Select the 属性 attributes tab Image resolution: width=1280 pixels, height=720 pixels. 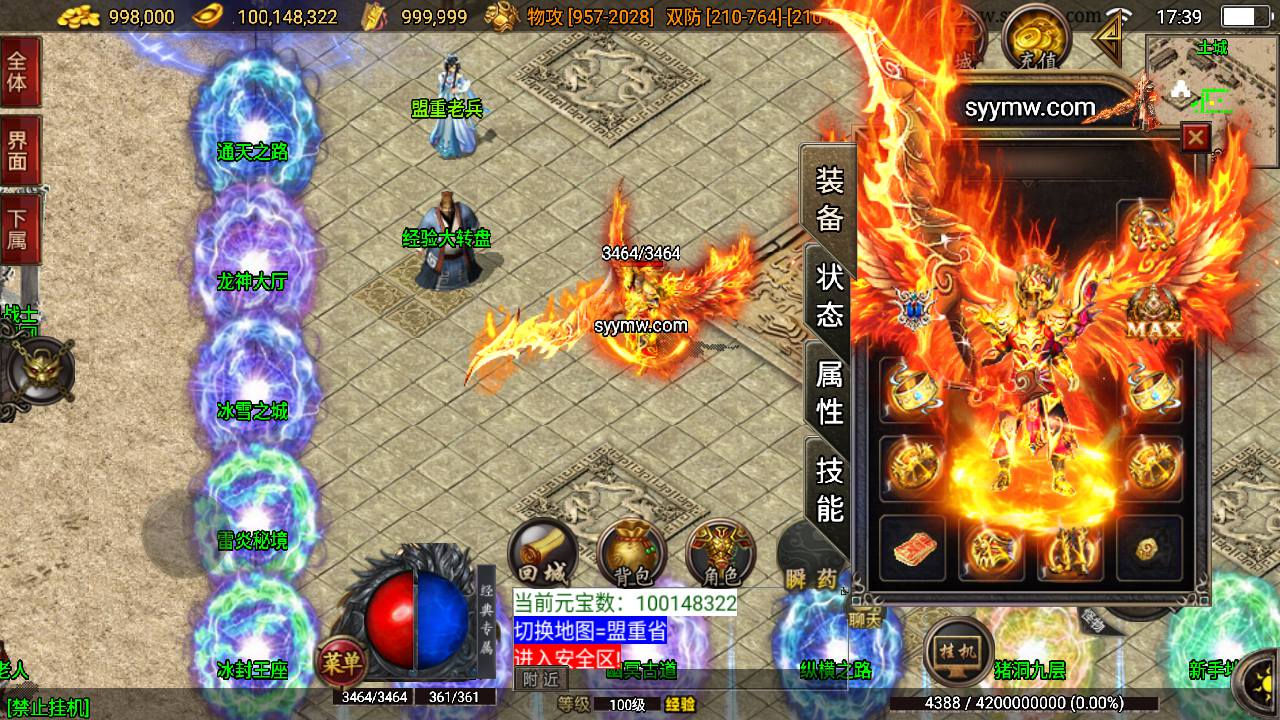click(829, 392)
